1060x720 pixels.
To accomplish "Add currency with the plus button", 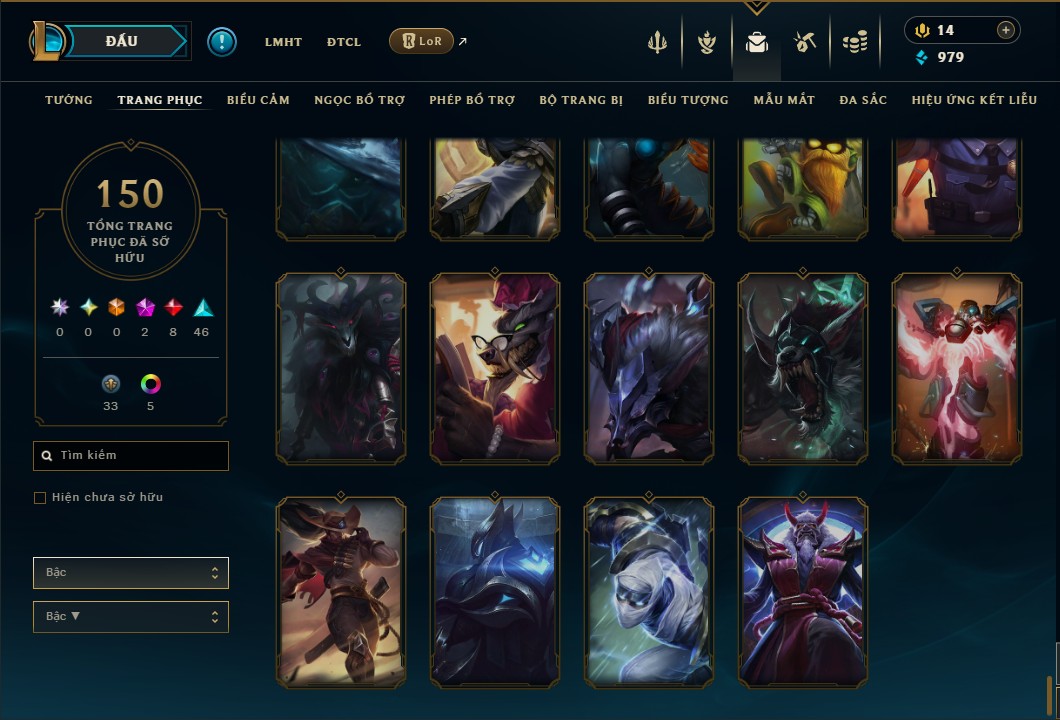I will 1006,30.
